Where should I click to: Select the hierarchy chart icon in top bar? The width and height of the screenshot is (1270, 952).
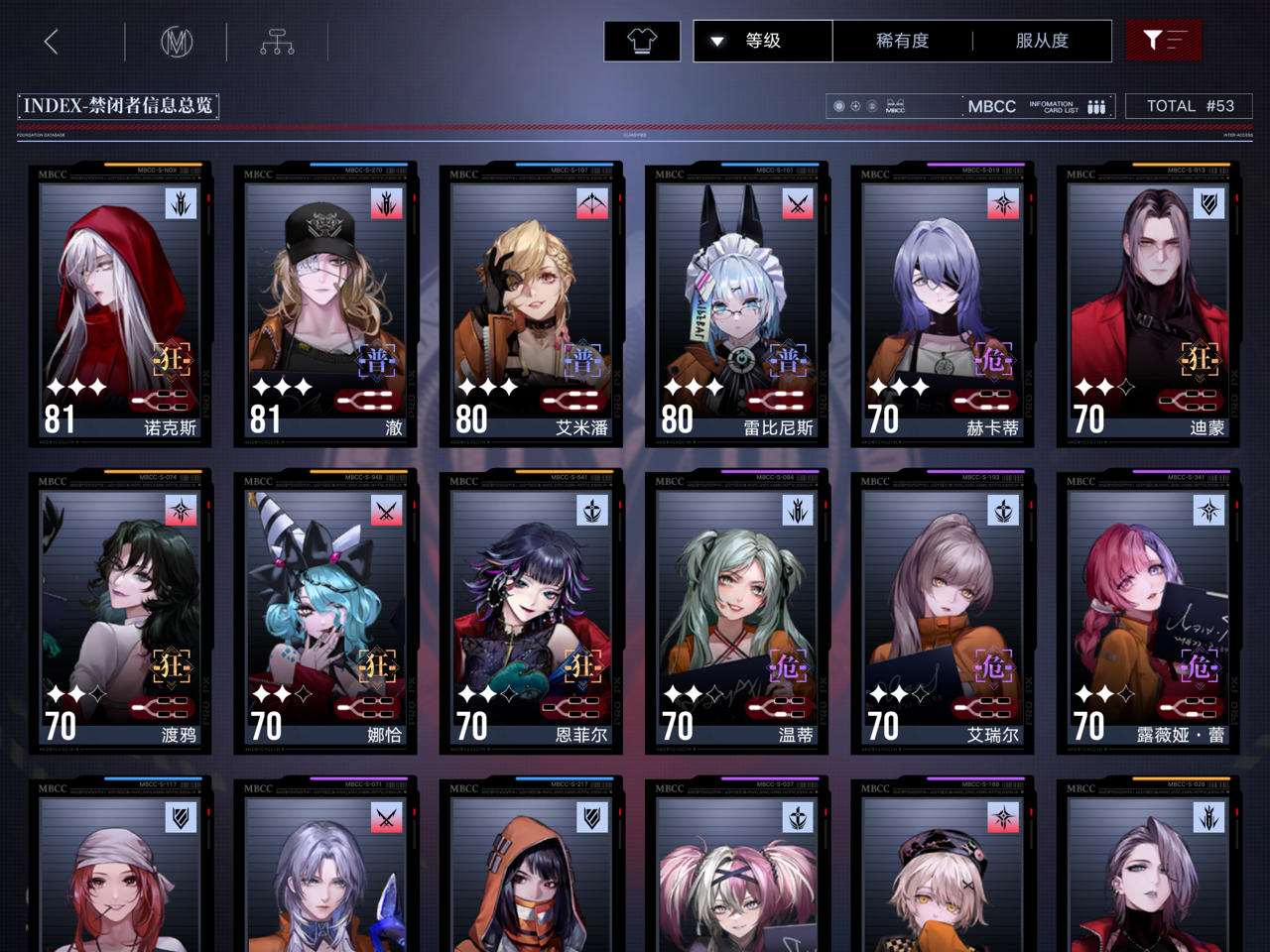coord(277,42)
